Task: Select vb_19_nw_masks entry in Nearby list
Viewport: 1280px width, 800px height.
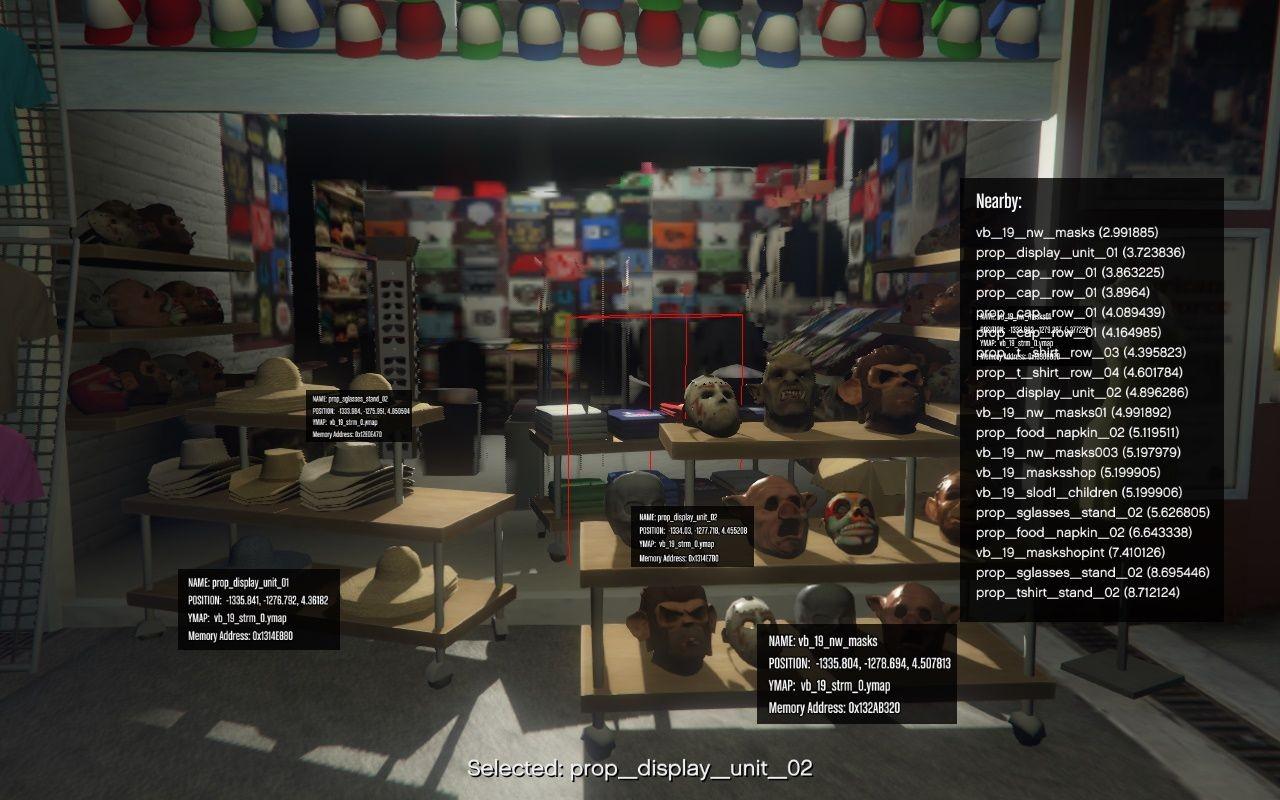Action: click(x=1067, y=232)
